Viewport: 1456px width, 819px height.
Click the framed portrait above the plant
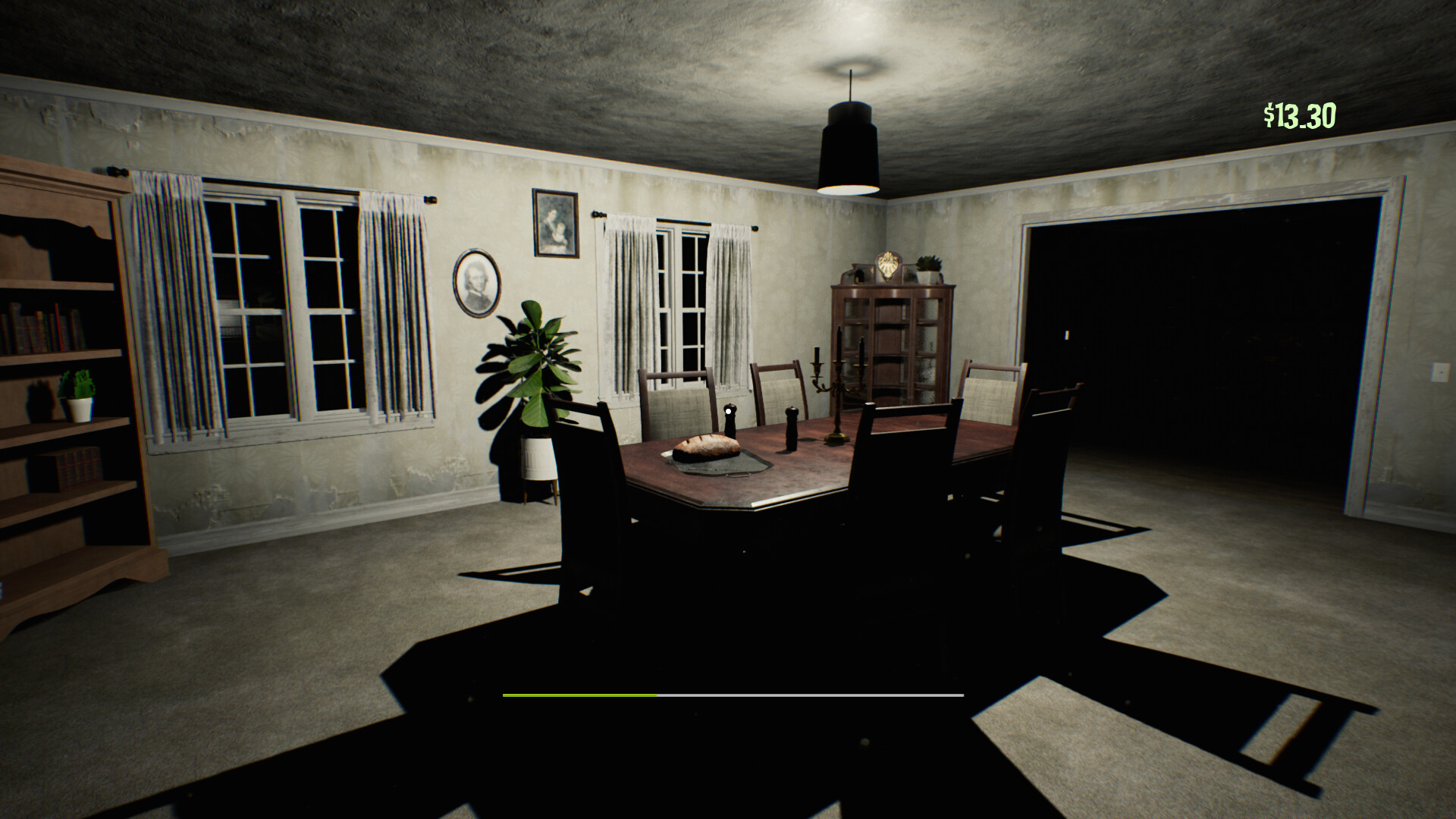coord(554,224)
